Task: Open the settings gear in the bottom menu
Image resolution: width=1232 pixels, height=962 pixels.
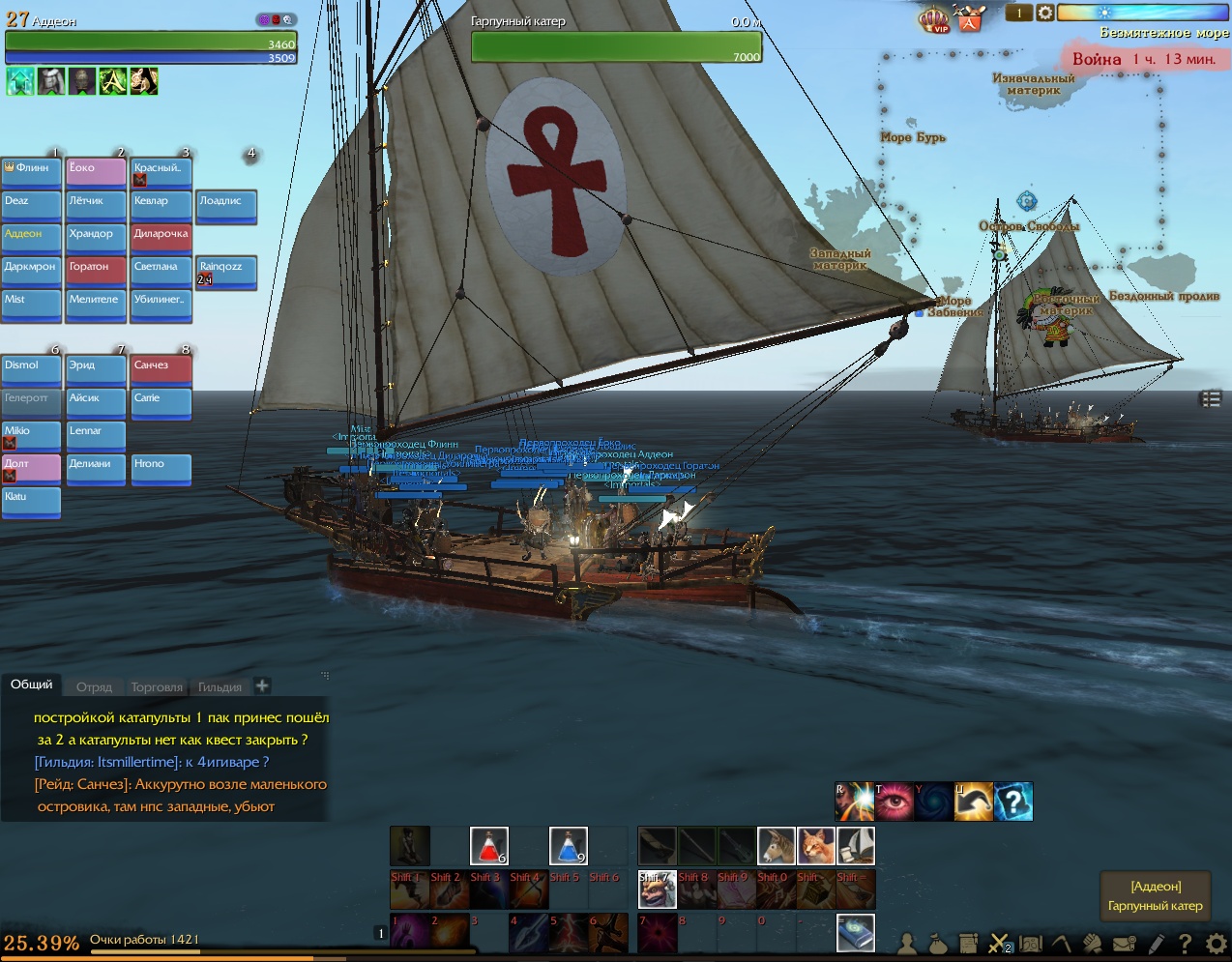Action: click(1217, 942)
